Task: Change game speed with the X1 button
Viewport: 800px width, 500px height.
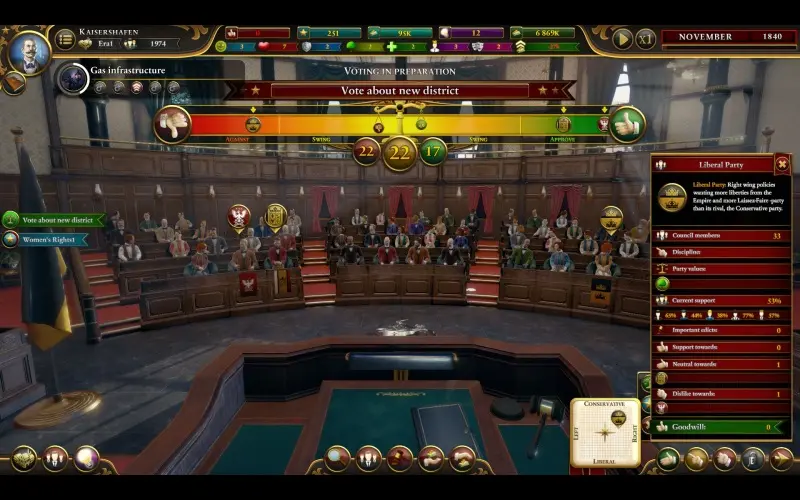Action: [x=646, y=38]
